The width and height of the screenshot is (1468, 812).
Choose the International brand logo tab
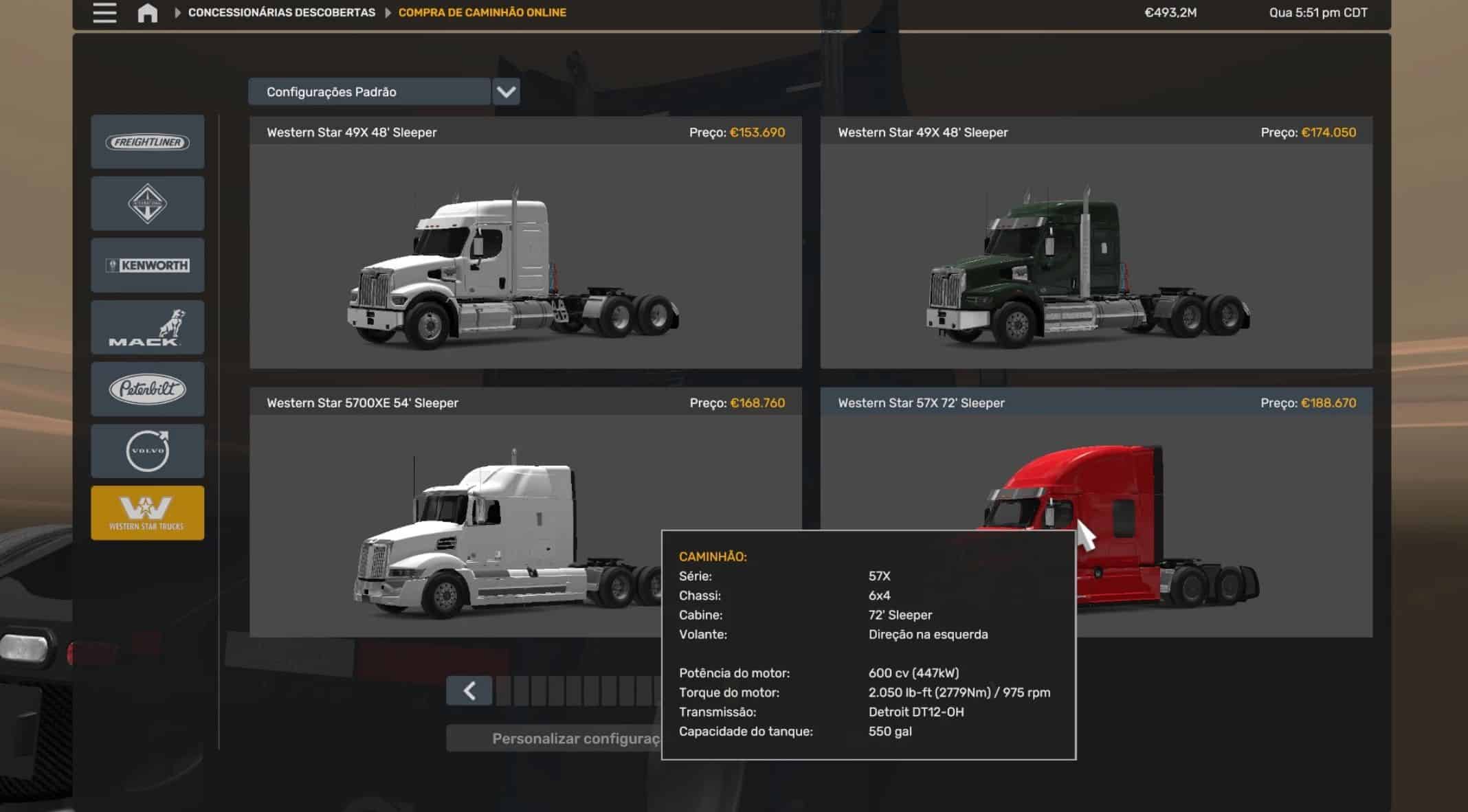click(148, 203)
